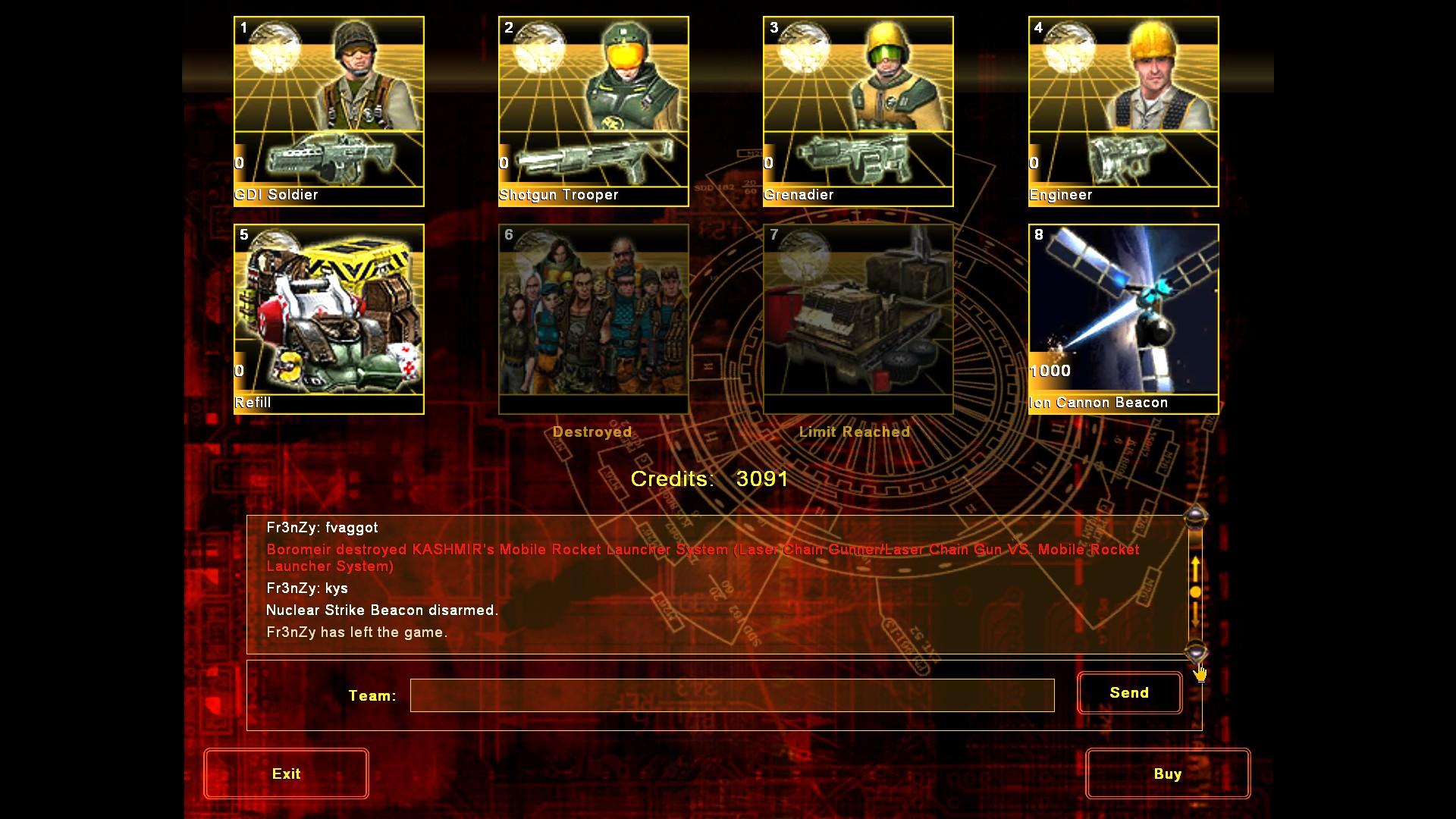Select the GDI Soldier character
Viewport: 1456px width, 819px height.
pos(329,111)
